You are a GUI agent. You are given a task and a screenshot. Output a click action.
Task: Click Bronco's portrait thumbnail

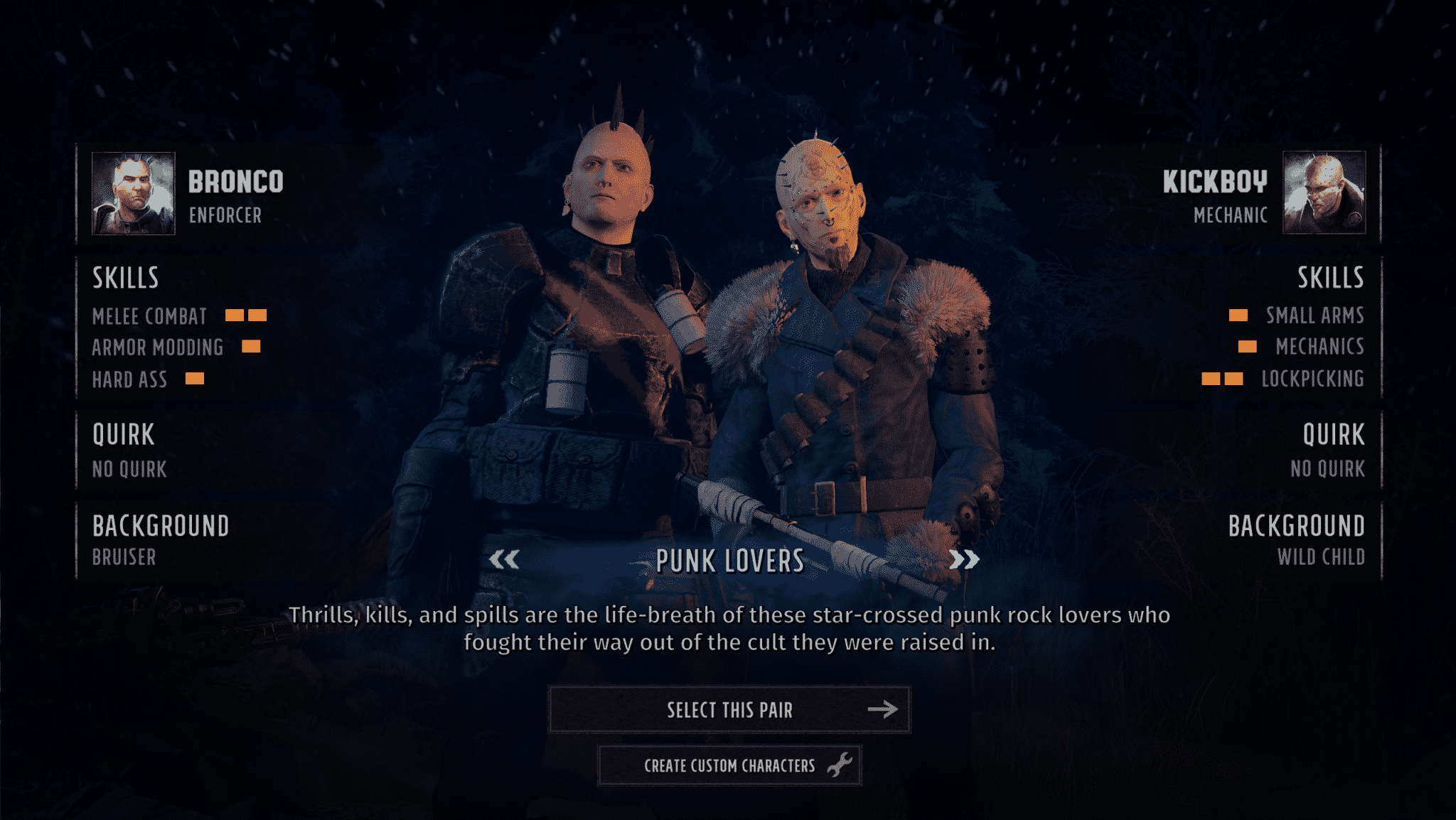pyautogui.click(x=133, y=193)
